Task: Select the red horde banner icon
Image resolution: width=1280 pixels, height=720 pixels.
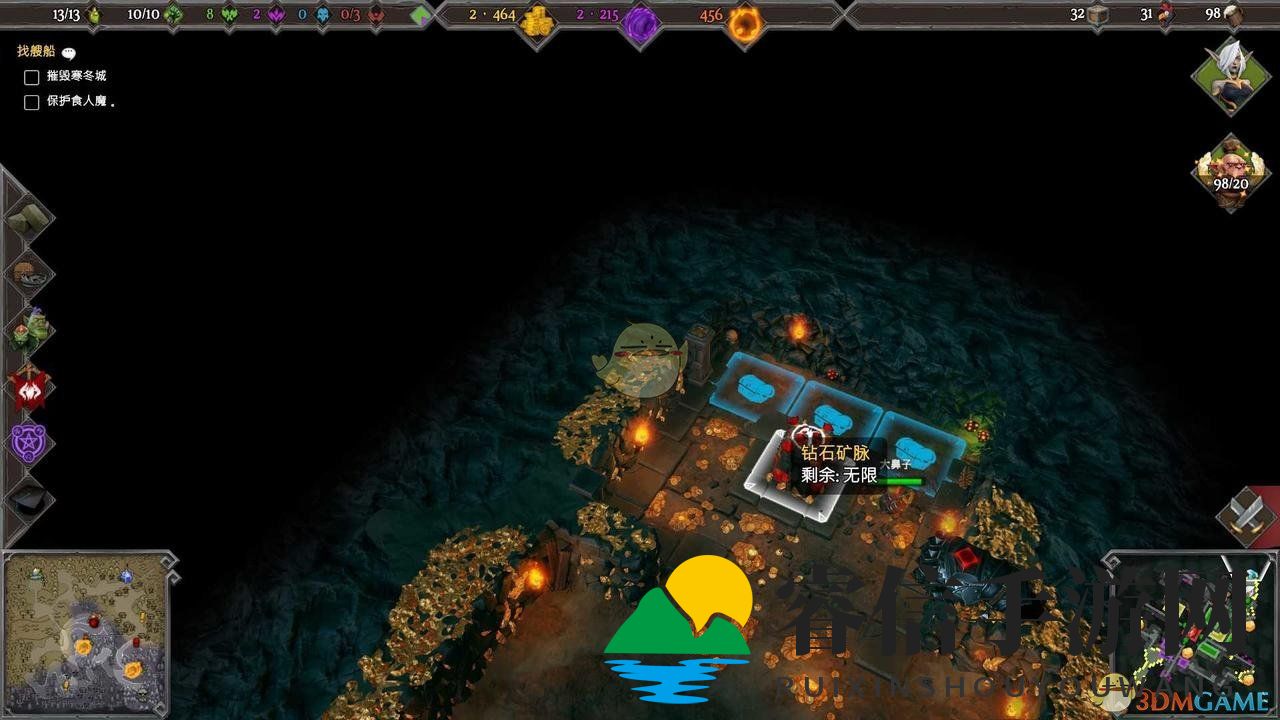Action: click(29, 386)
